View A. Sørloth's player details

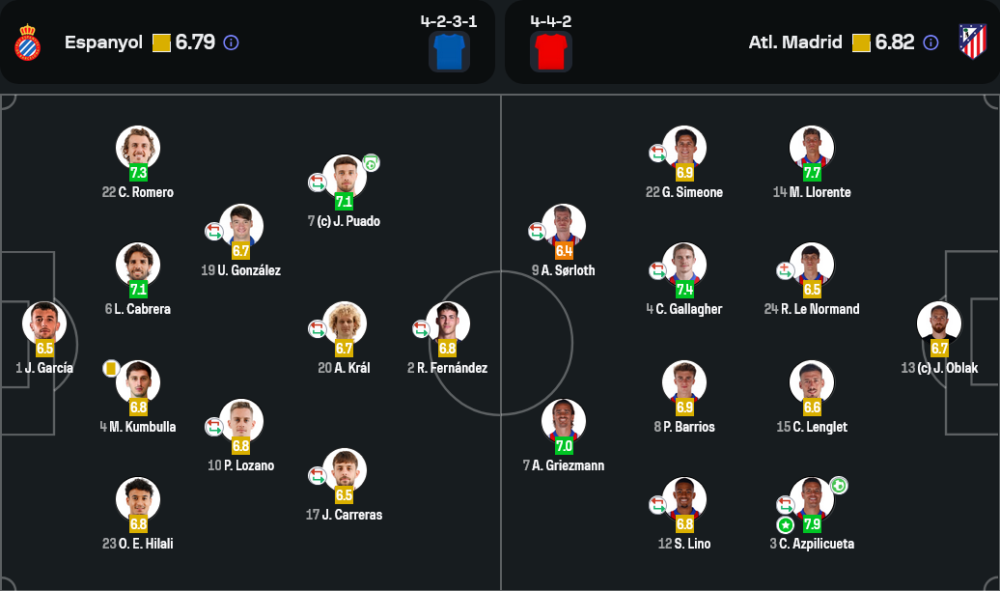point(563,226)
